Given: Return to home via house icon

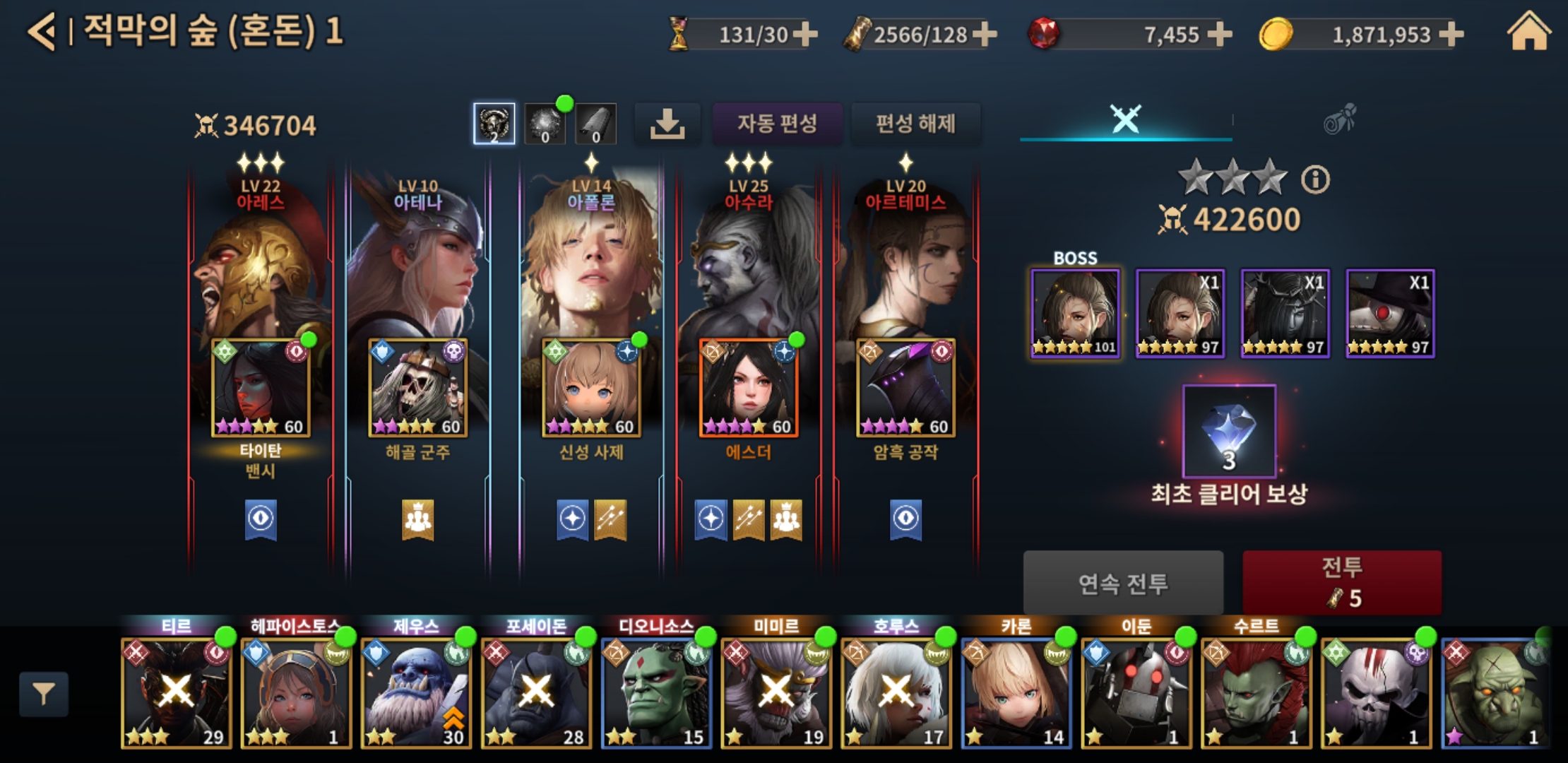Looking at the screenshot, I should pyautogui.click(x=1528, y=32).
